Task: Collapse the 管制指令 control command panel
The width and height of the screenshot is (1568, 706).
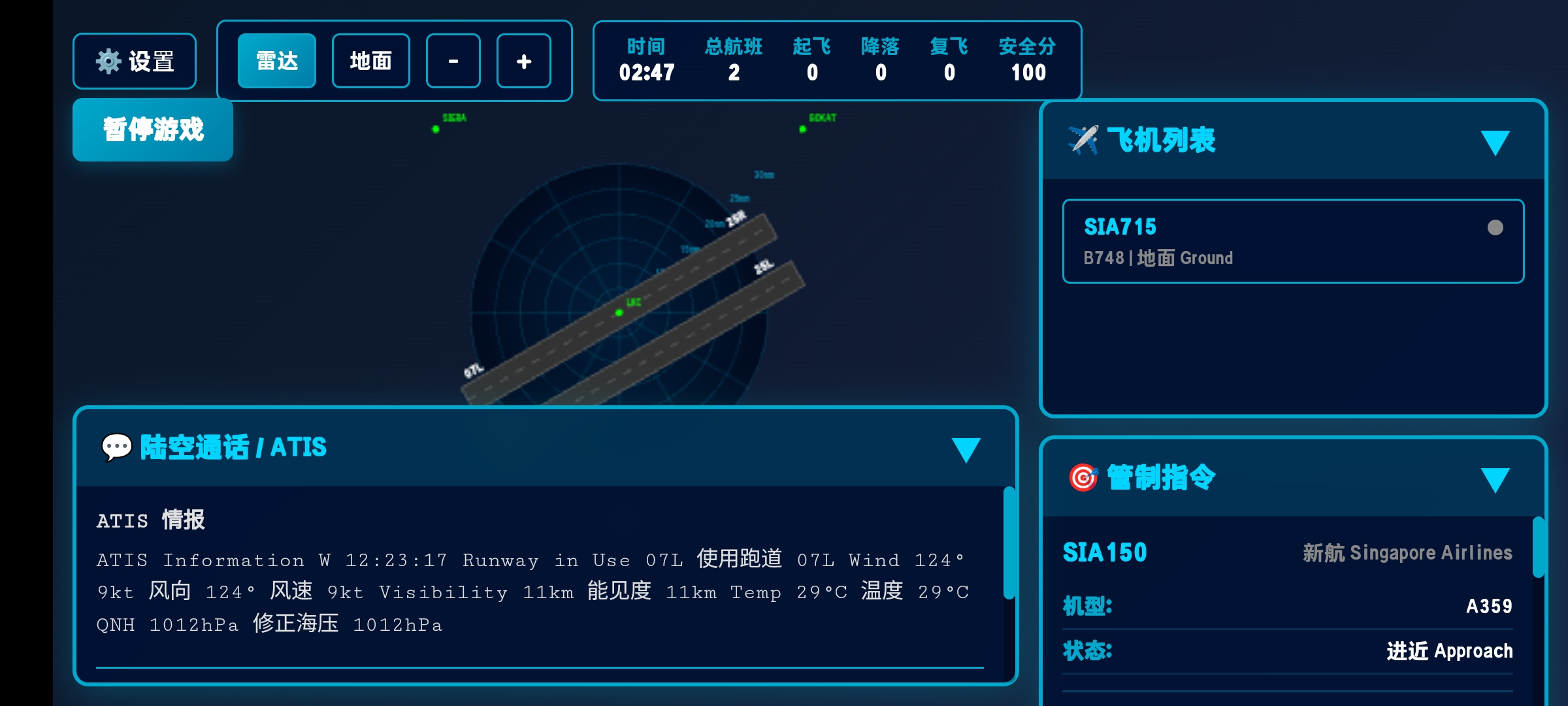Action: [1495, 479]
